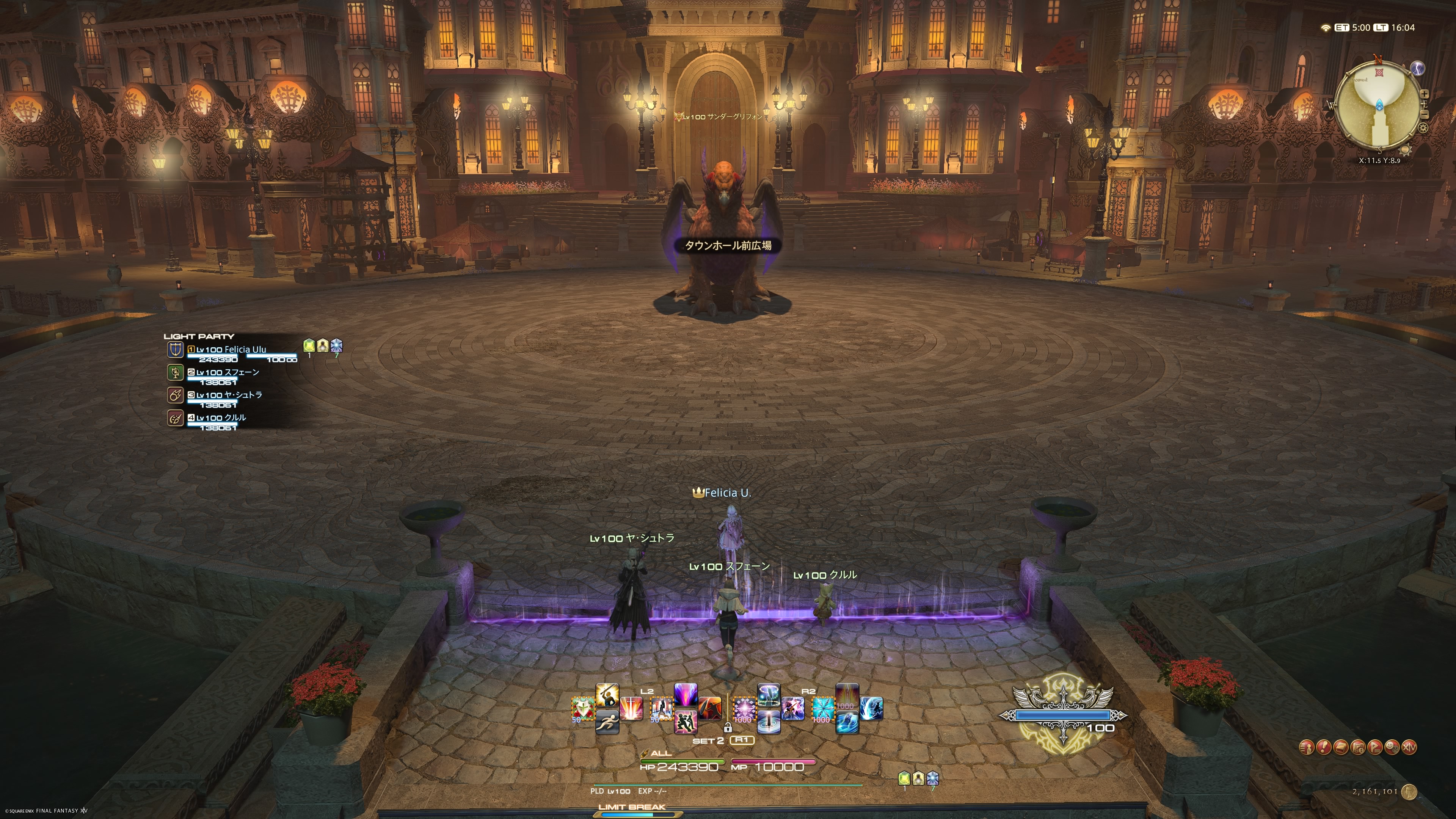Open minimap settings gear
The image size is (1456, 819).
(1423, 128)
